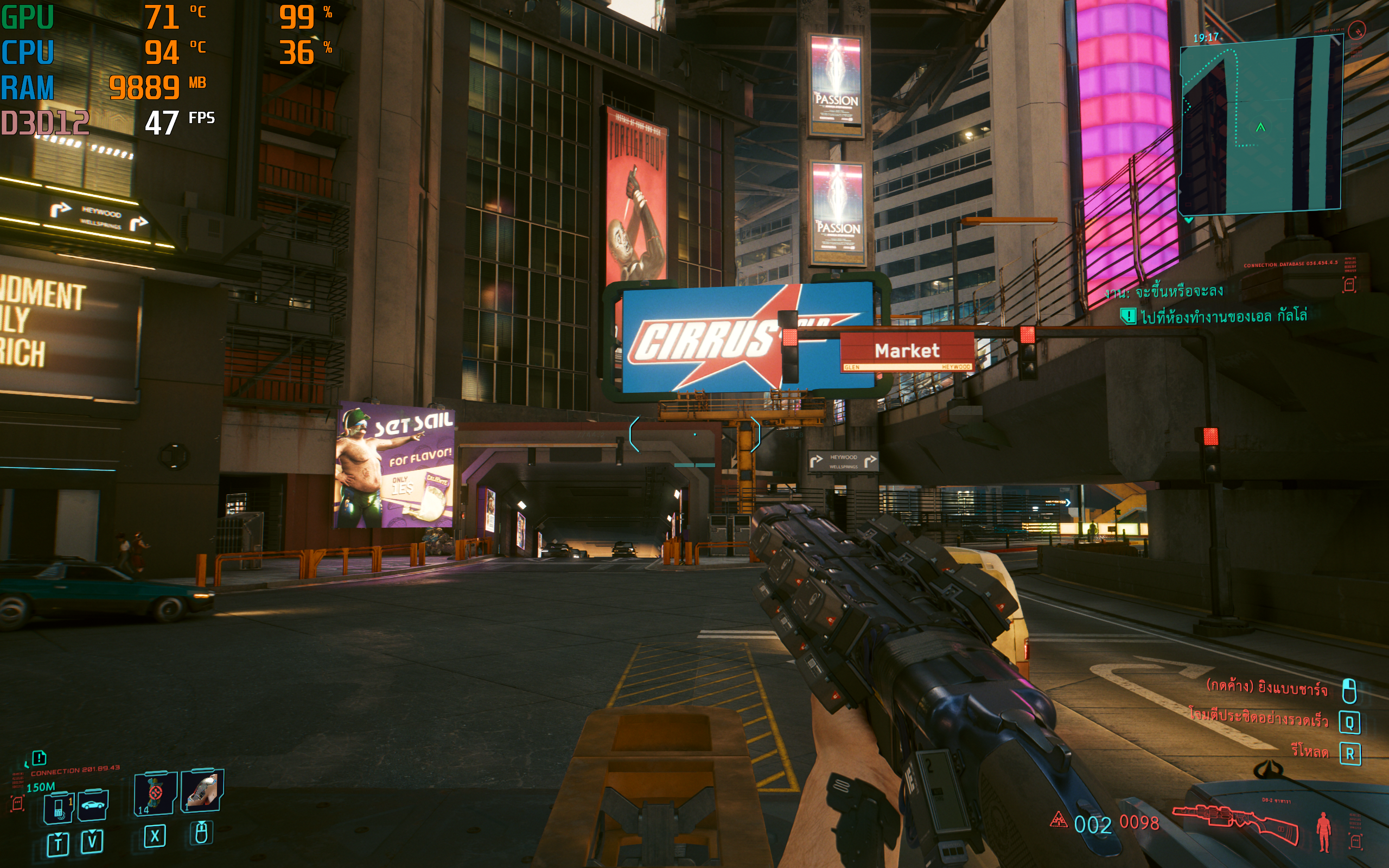Click the ammo type triangle icon

1058,820
